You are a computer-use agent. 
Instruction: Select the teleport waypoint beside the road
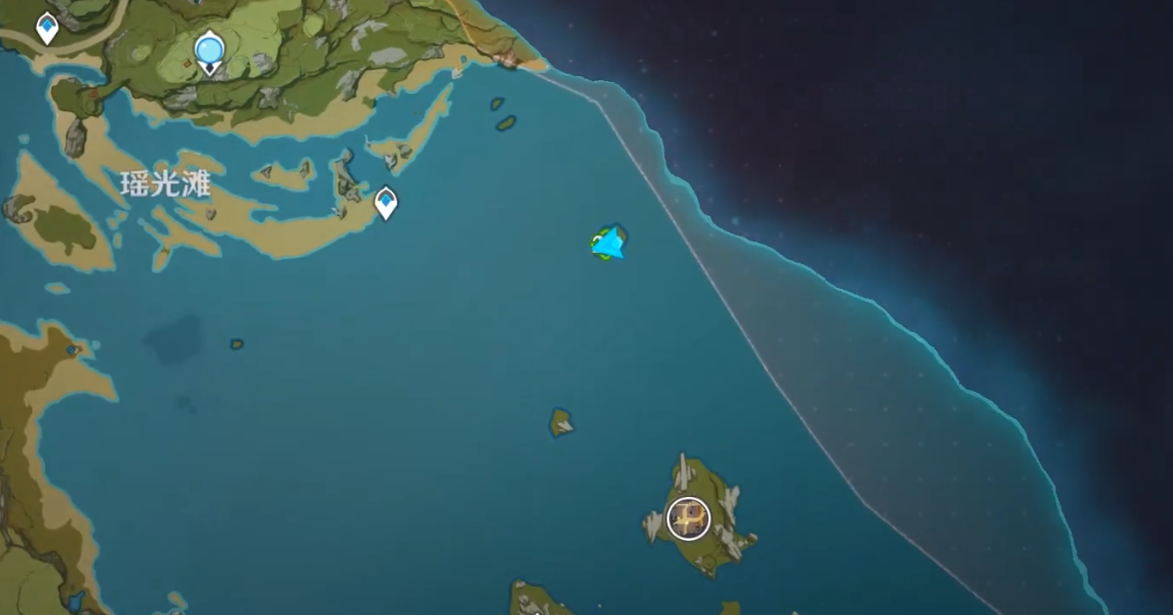pyautogui.click(x=47, y=27)
